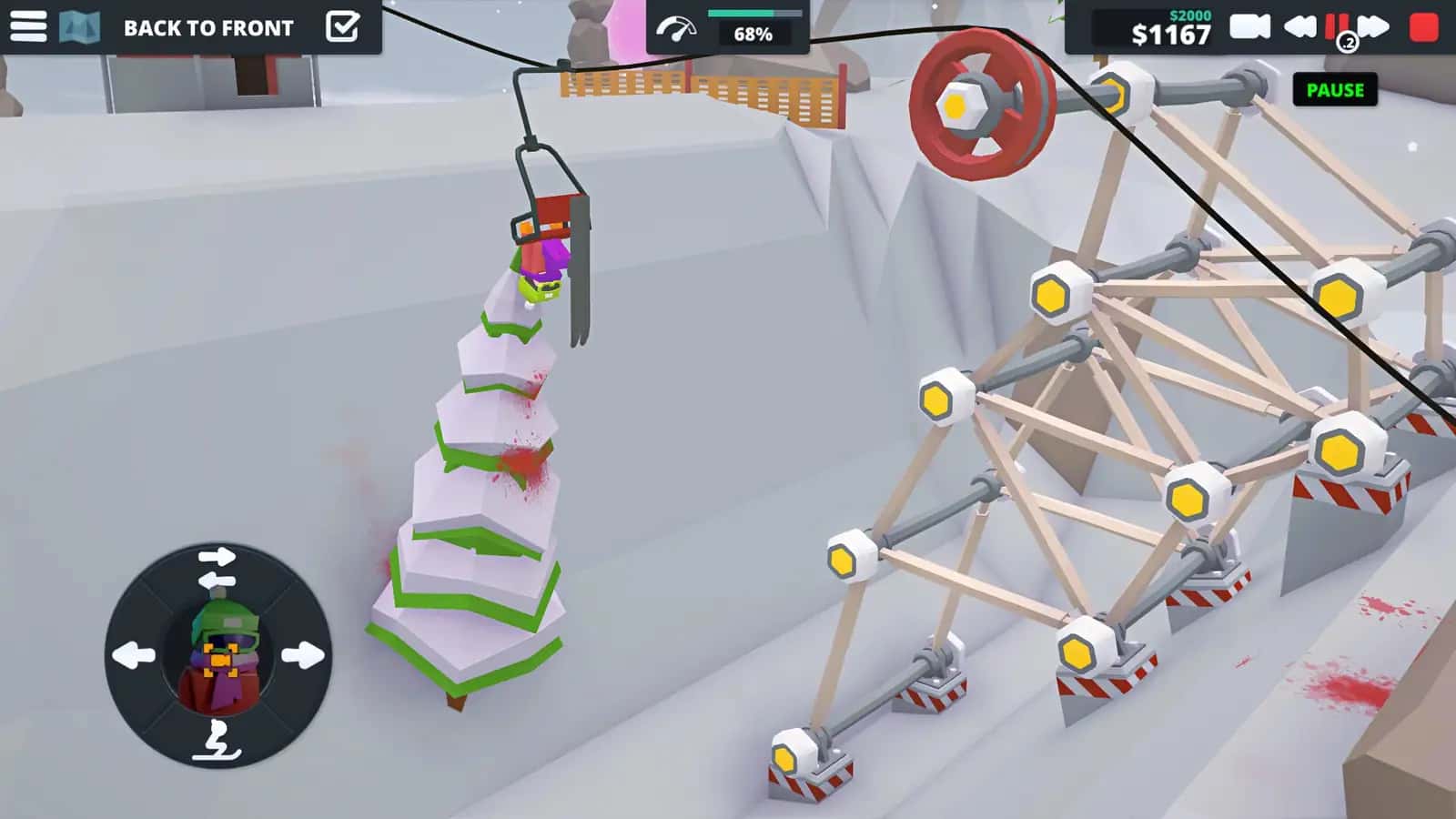Click the top forward arrow on the movement wheel

click(218, 555)
